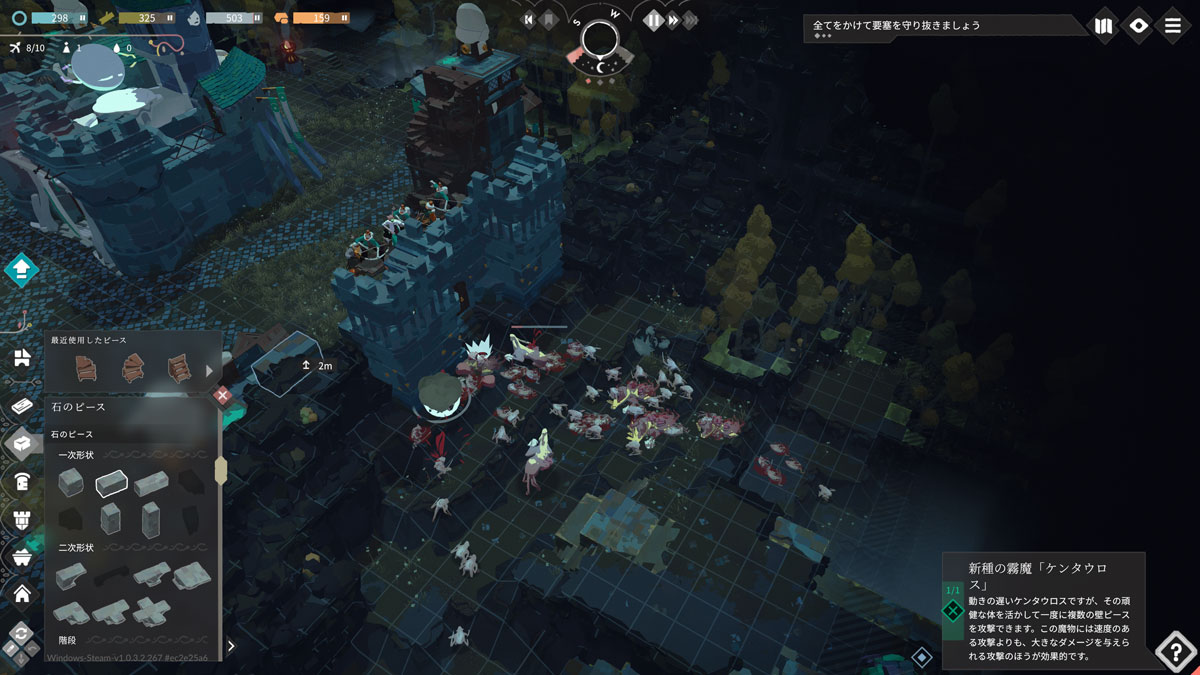Viewport: 1200px width, 675px height.
Task: Click the teal upload arrow button
Action: [21, 269]
